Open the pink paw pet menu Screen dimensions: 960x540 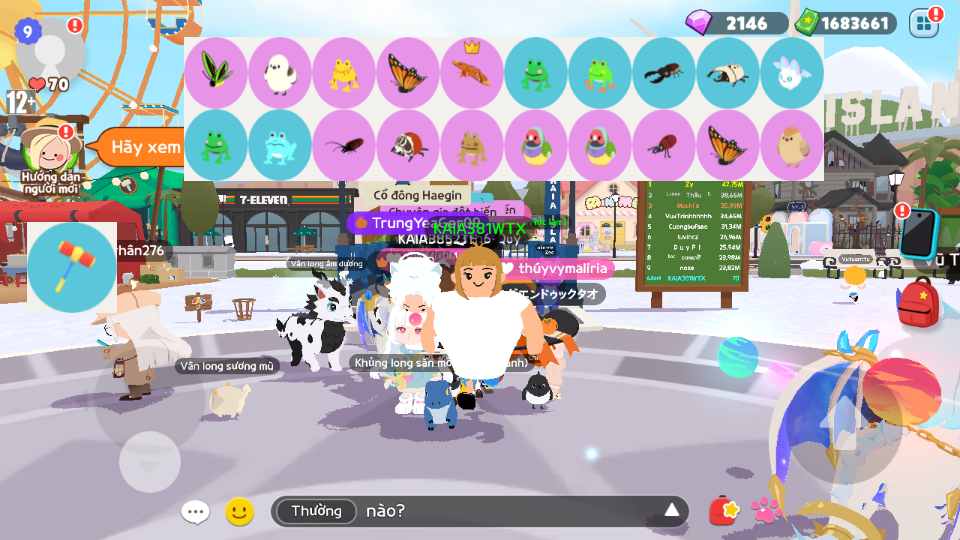pyautogui.click(x=766, y=510)
